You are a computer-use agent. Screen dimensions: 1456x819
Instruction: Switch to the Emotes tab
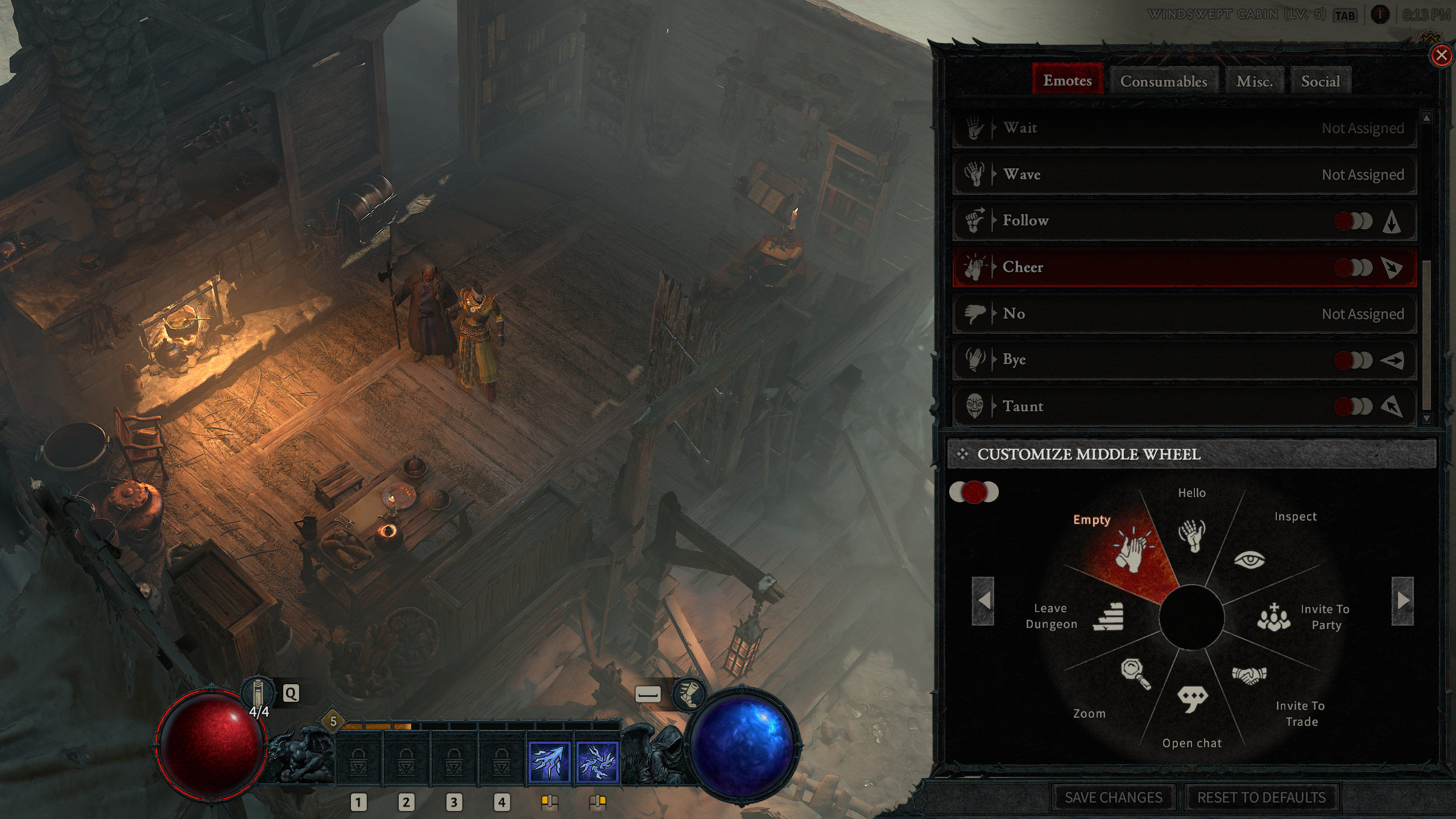[x=1067, y=80]
